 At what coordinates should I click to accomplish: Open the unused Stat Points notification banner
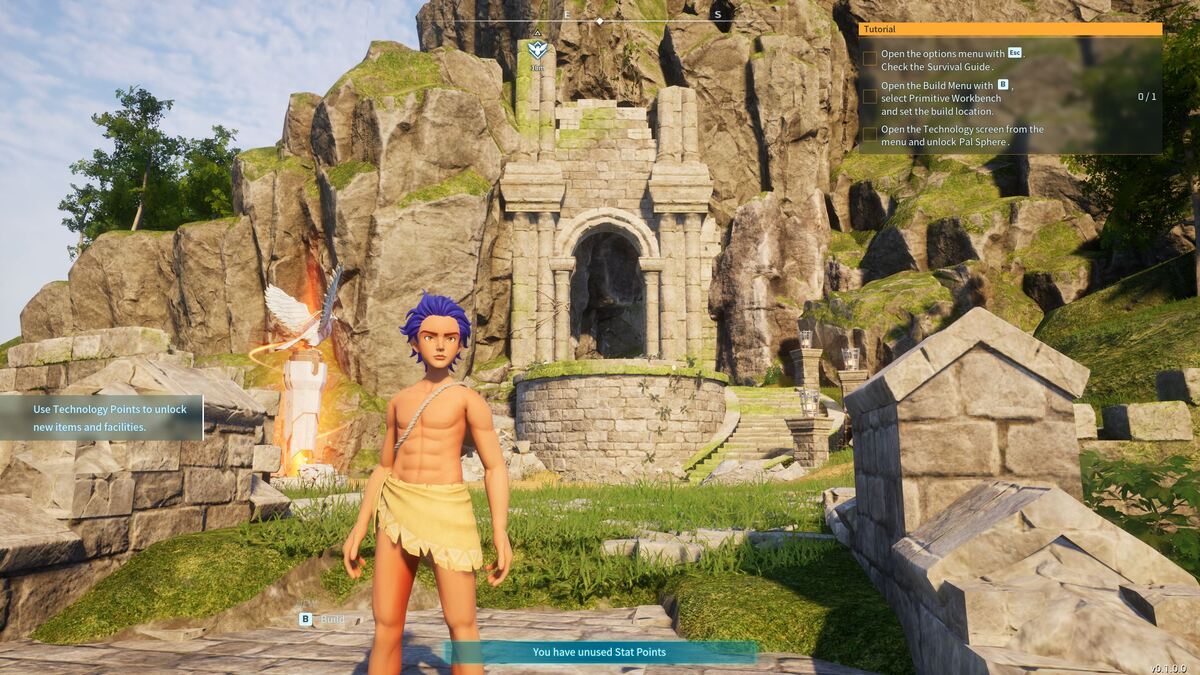[599, 652]
